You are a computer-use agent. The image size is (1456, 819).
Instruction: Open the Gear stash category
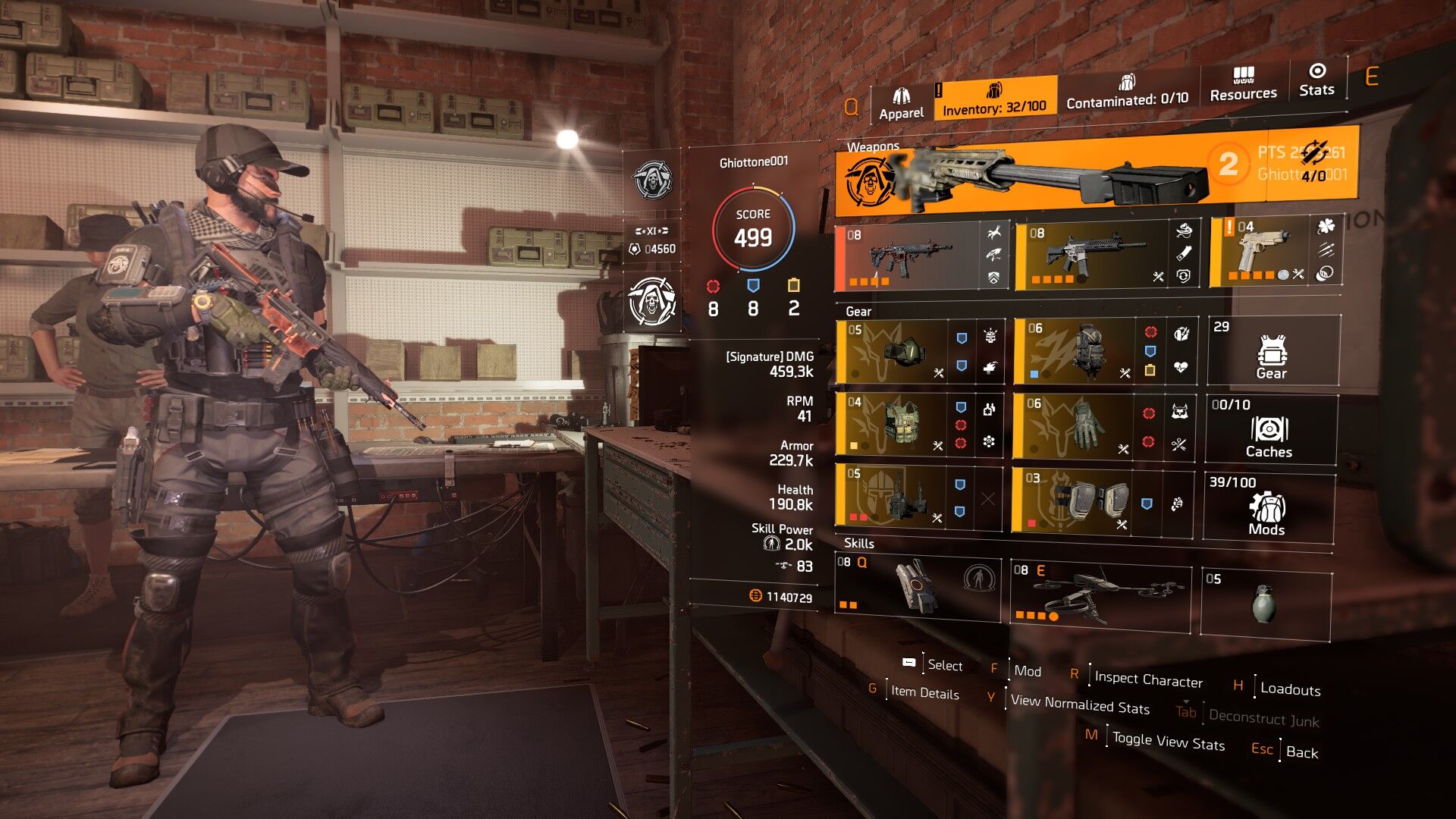pyautogui.click(x=1272, y=352)
